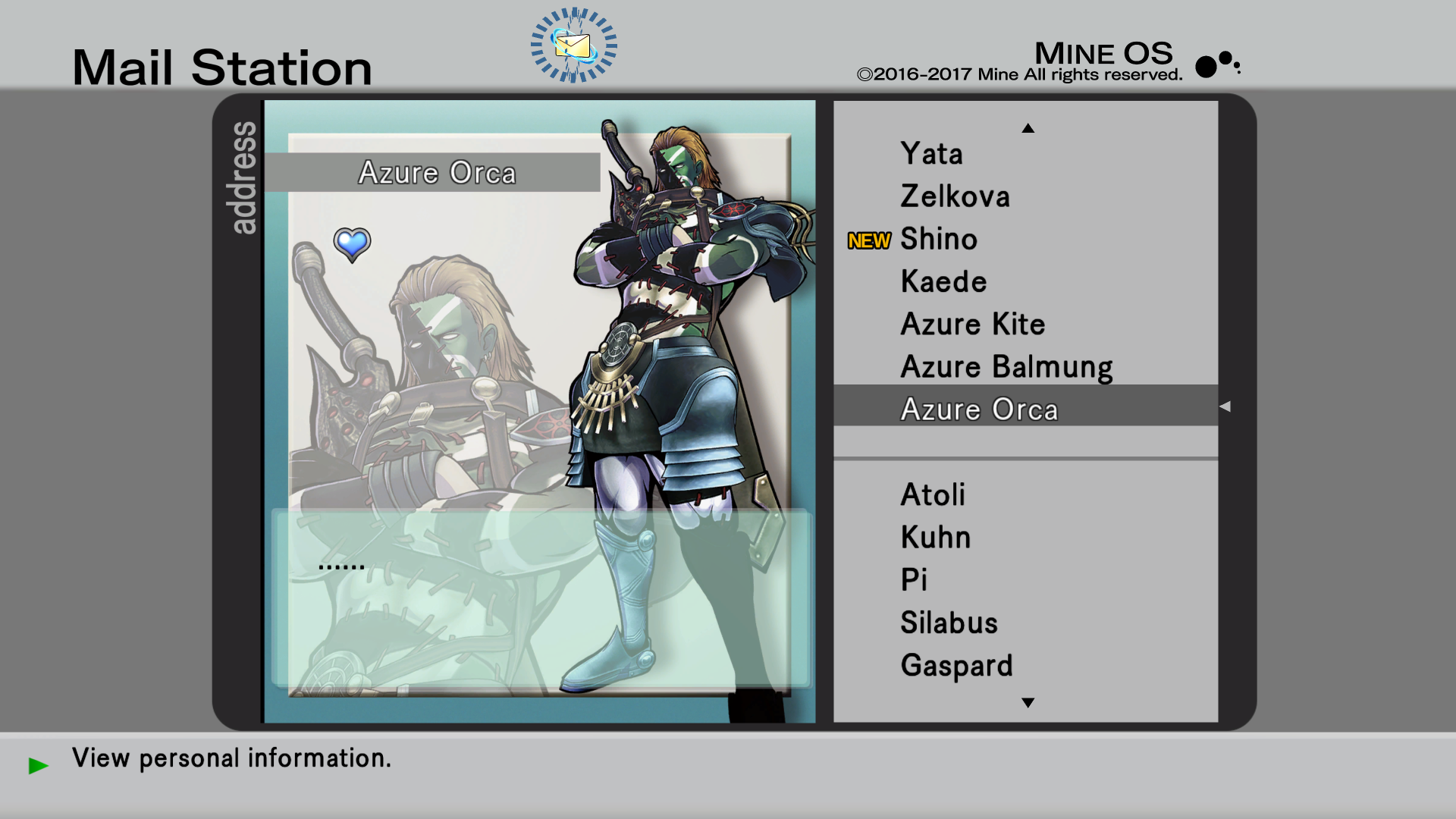Click the highlighted Azure Orca row
The image size is (1456, 819).
[x=978, y=409]
